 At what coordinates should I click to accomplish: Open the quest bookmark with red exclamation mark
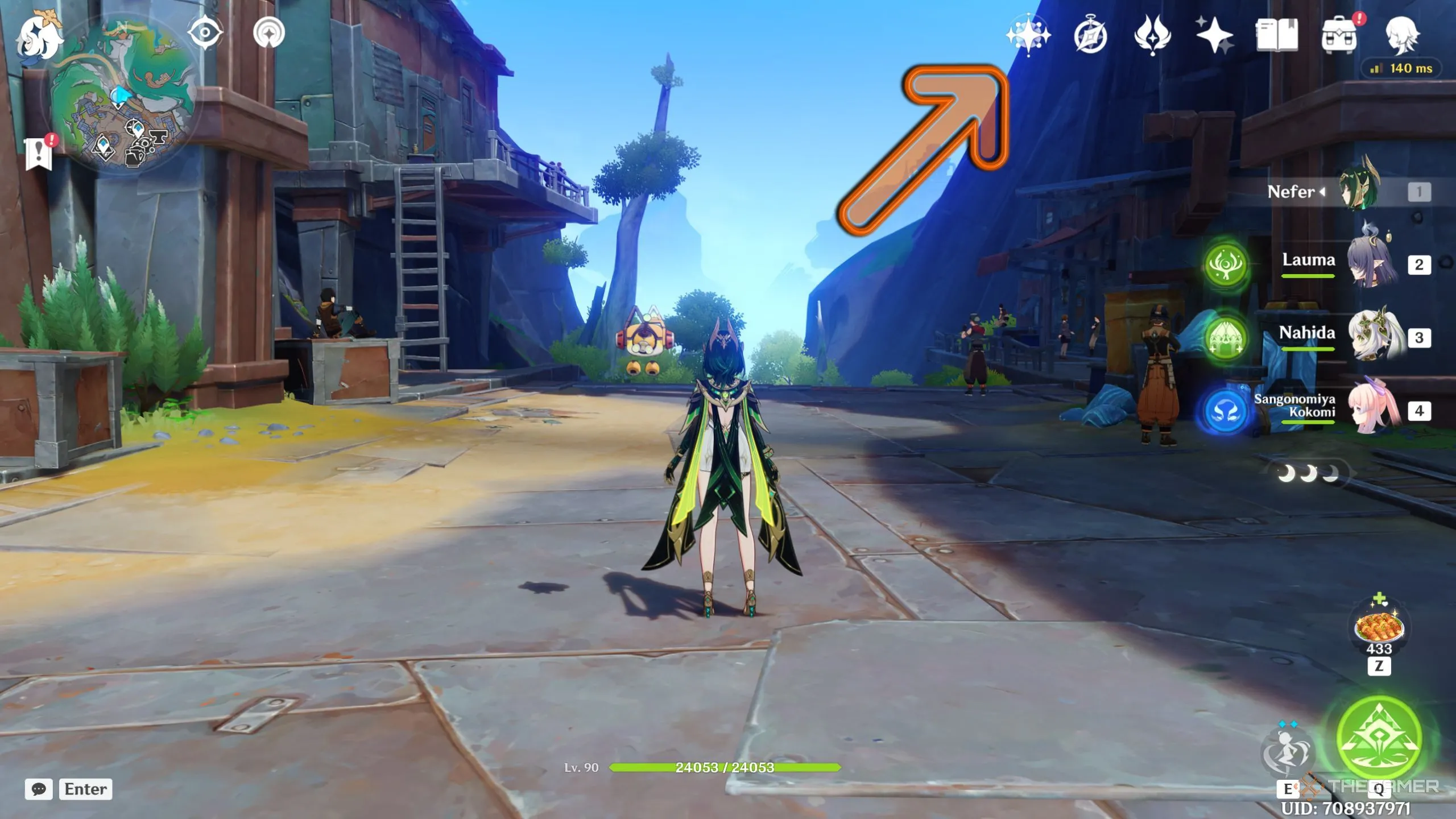(39, 152)
